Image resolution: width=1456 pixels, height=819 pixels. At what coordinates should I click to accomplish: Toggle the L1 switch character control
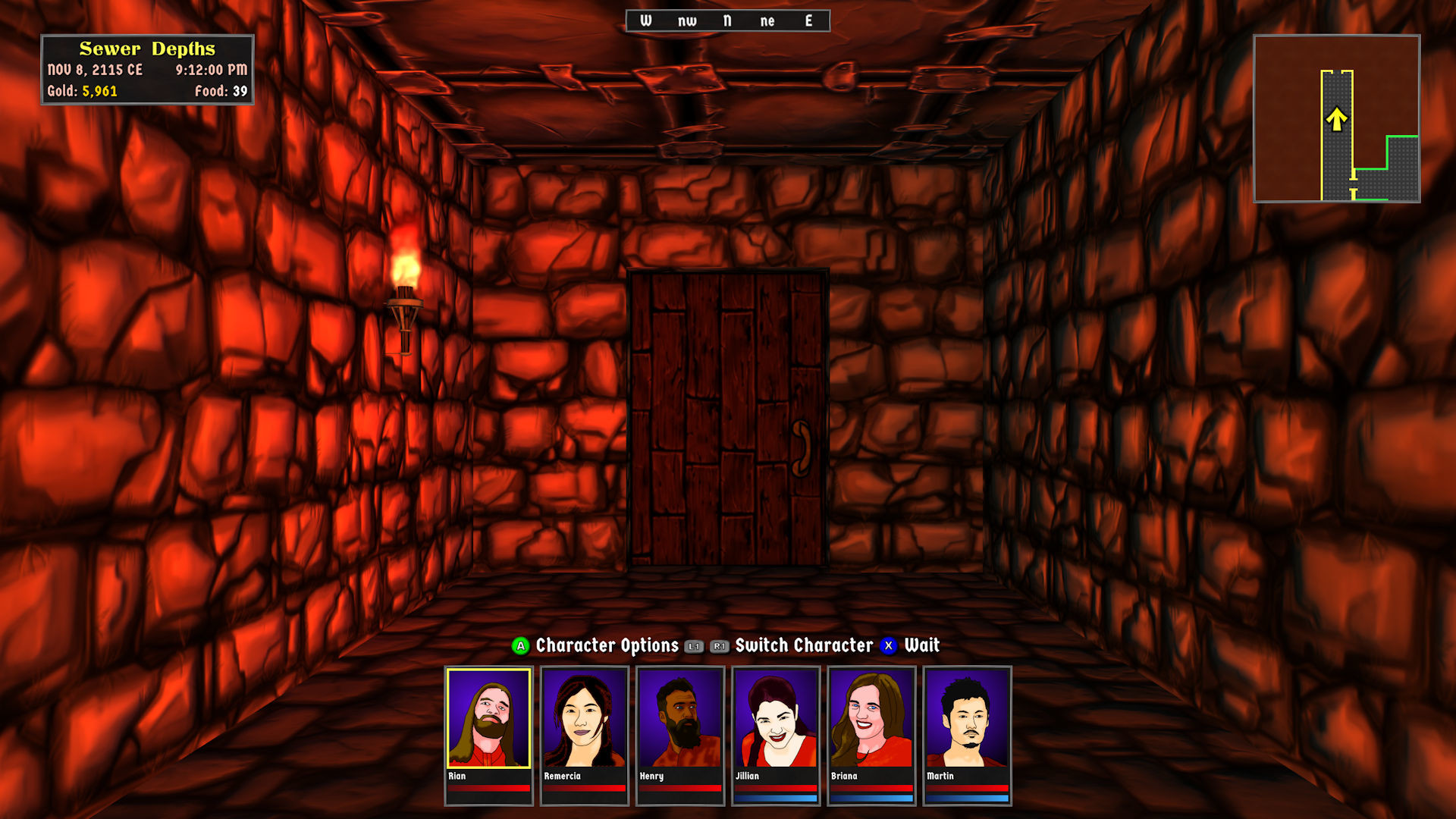692,647
